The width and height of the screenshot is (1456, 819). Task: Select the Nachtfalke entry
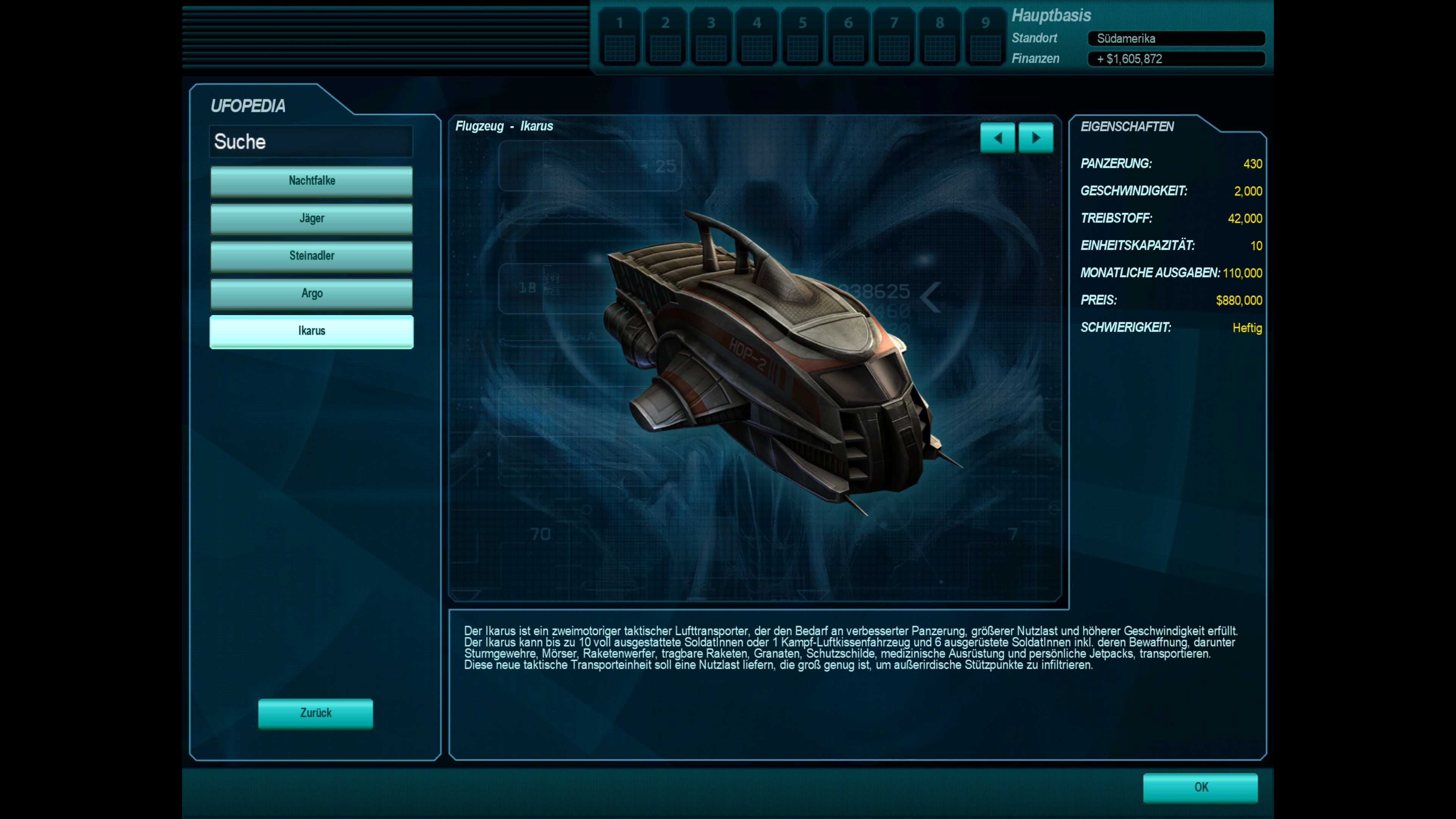click(311, 181)
